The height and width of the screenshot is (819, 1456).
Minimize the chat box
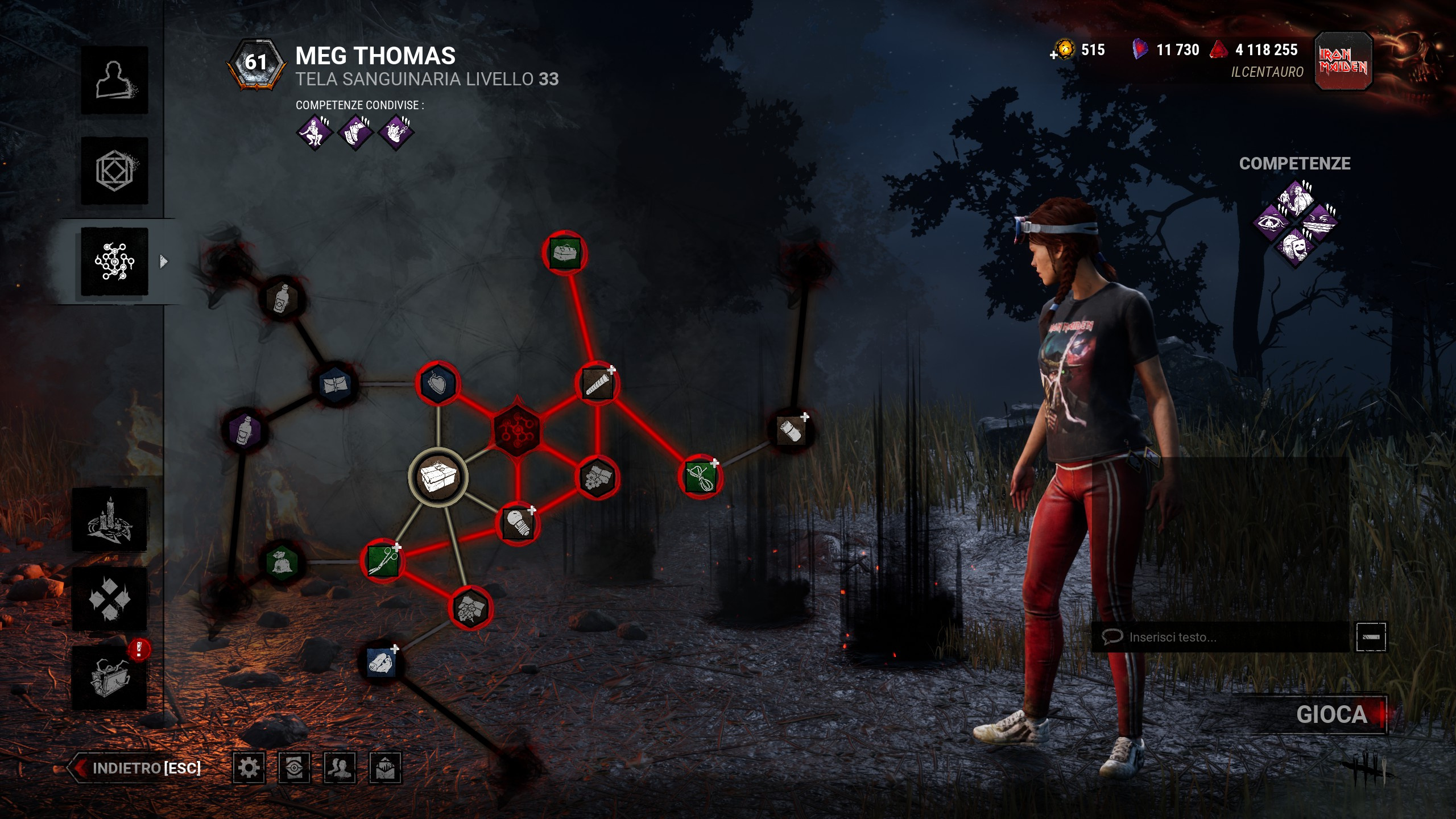(1371, 637)
